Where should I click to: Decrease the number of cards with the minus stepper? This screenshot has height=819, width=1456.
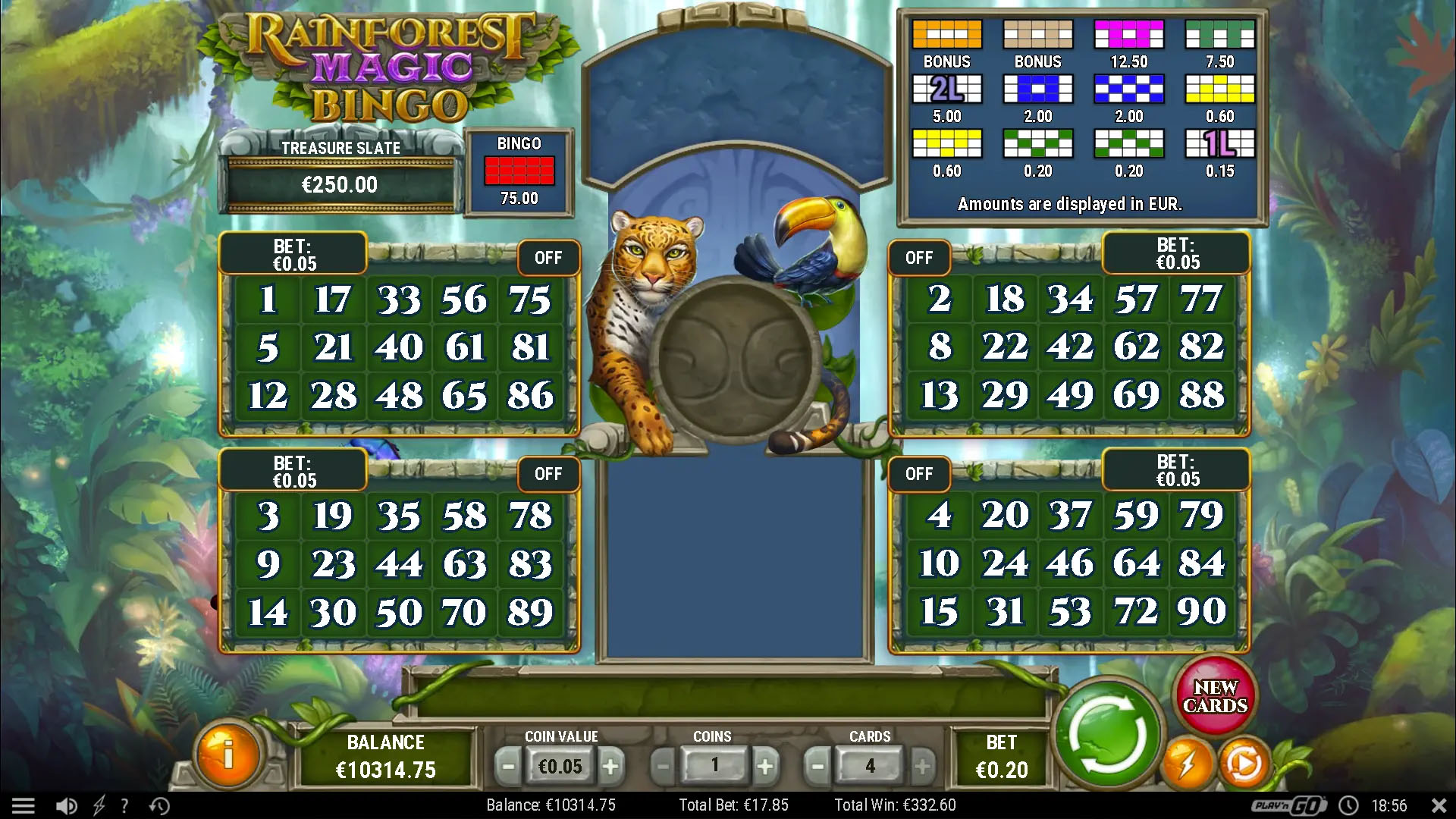click(x=817, y=766)
